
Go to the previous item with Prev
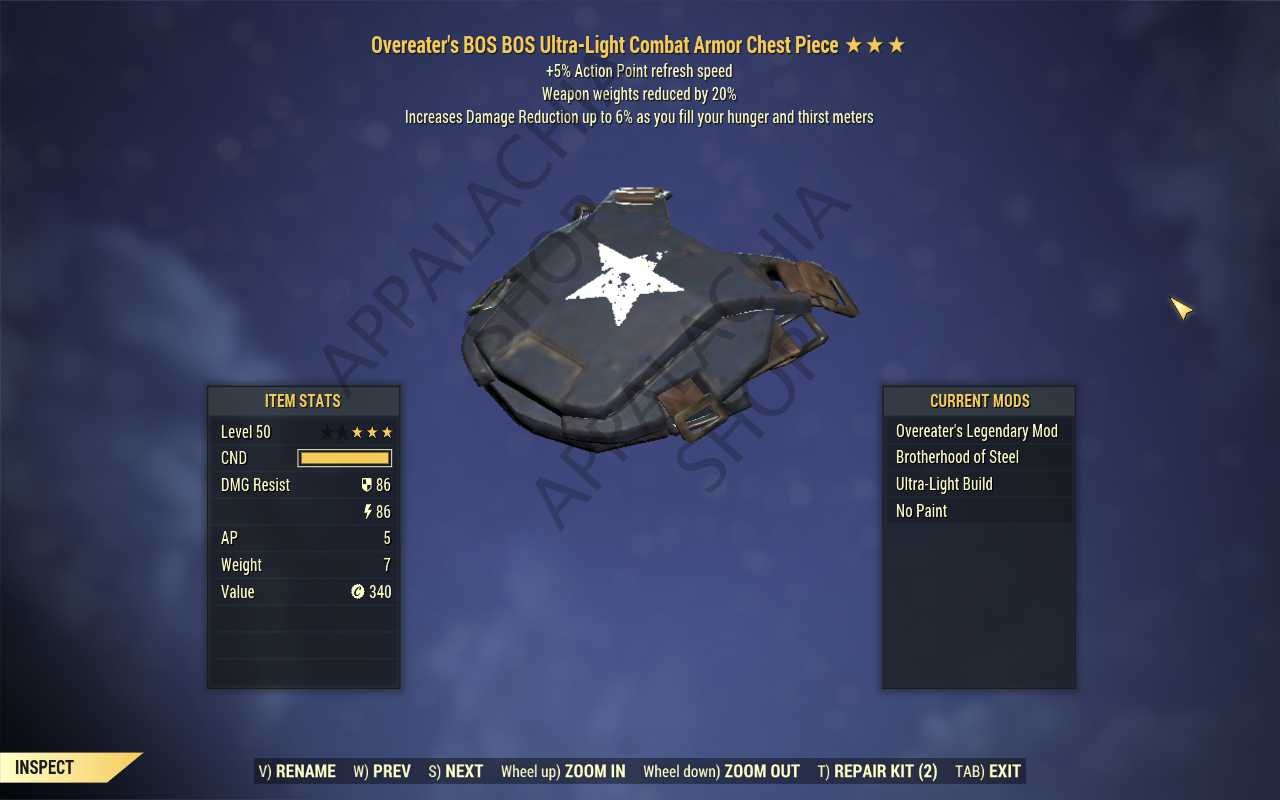pos(382,771)
